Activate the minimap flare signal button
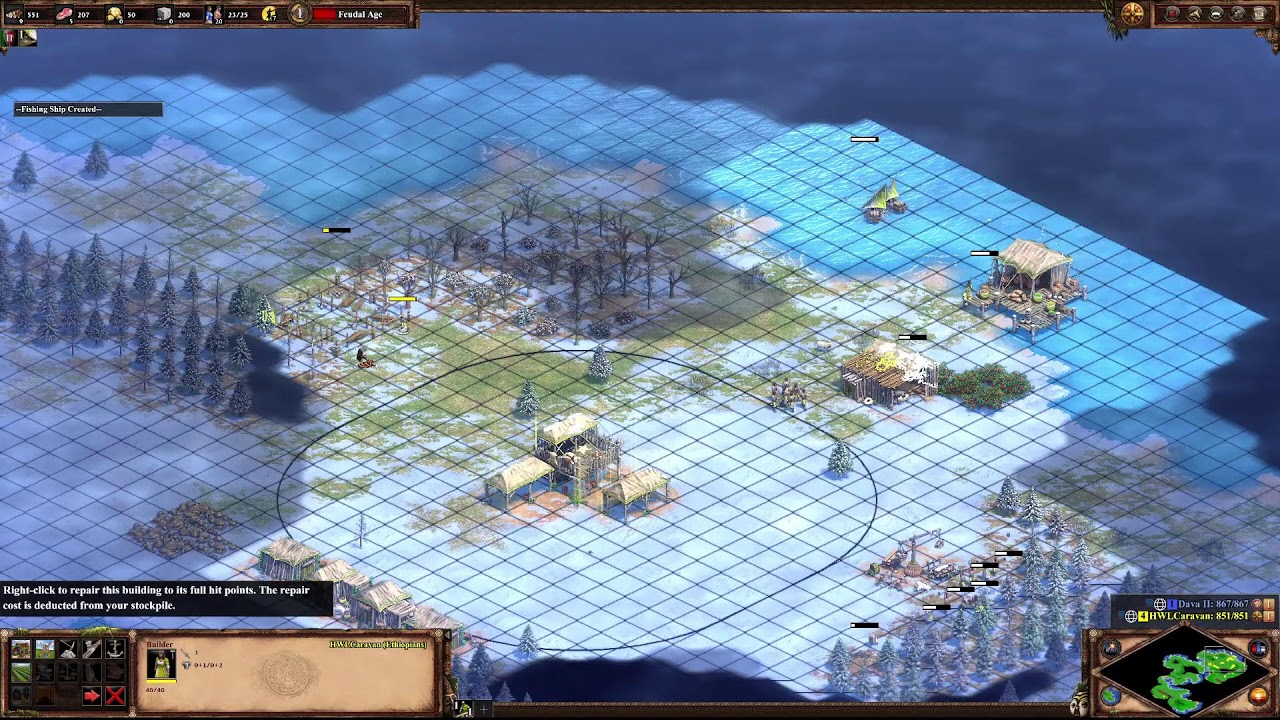Image resolution: width=1280 pixels, height=720 pixels. [1112, 650]
